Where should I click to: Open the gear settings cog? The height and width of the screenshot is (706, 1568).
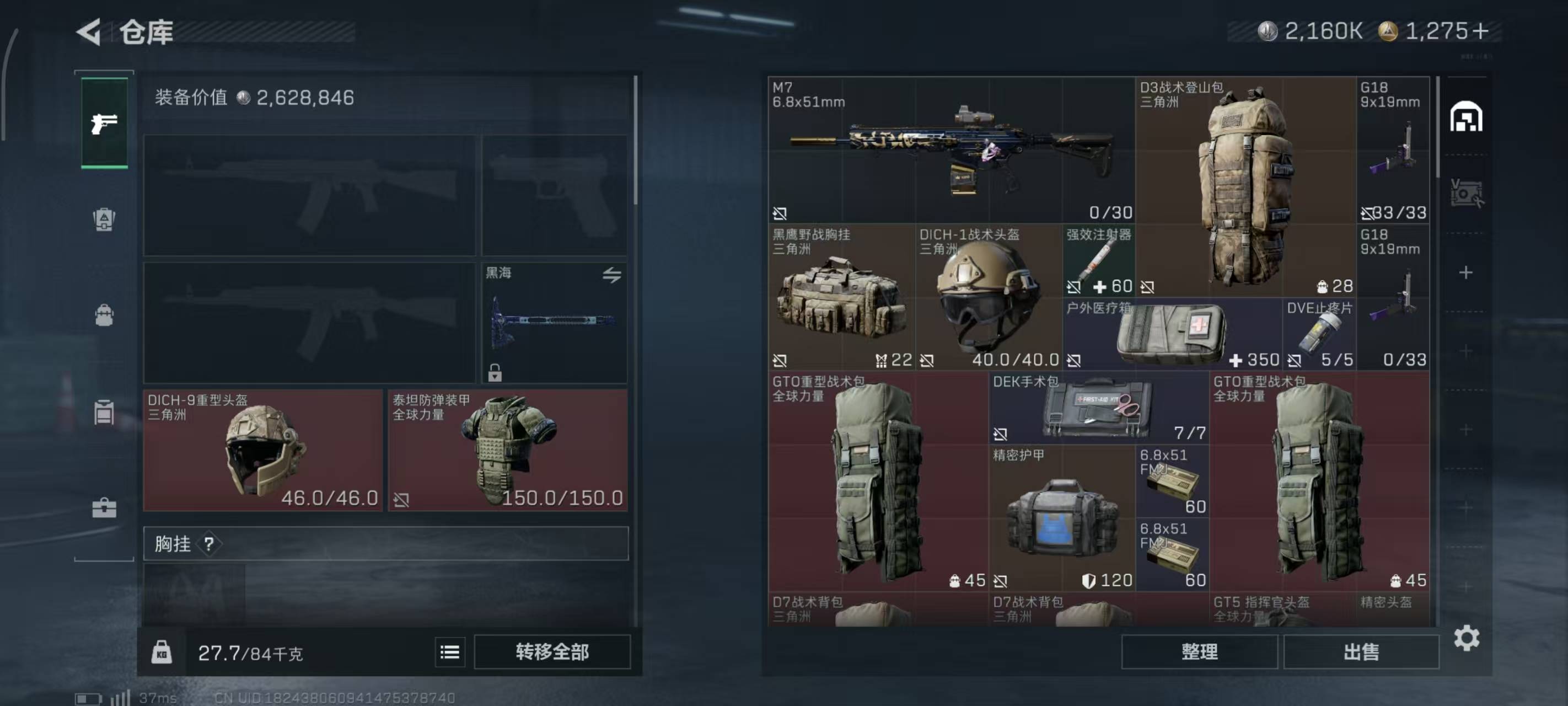coord(1467,638)
